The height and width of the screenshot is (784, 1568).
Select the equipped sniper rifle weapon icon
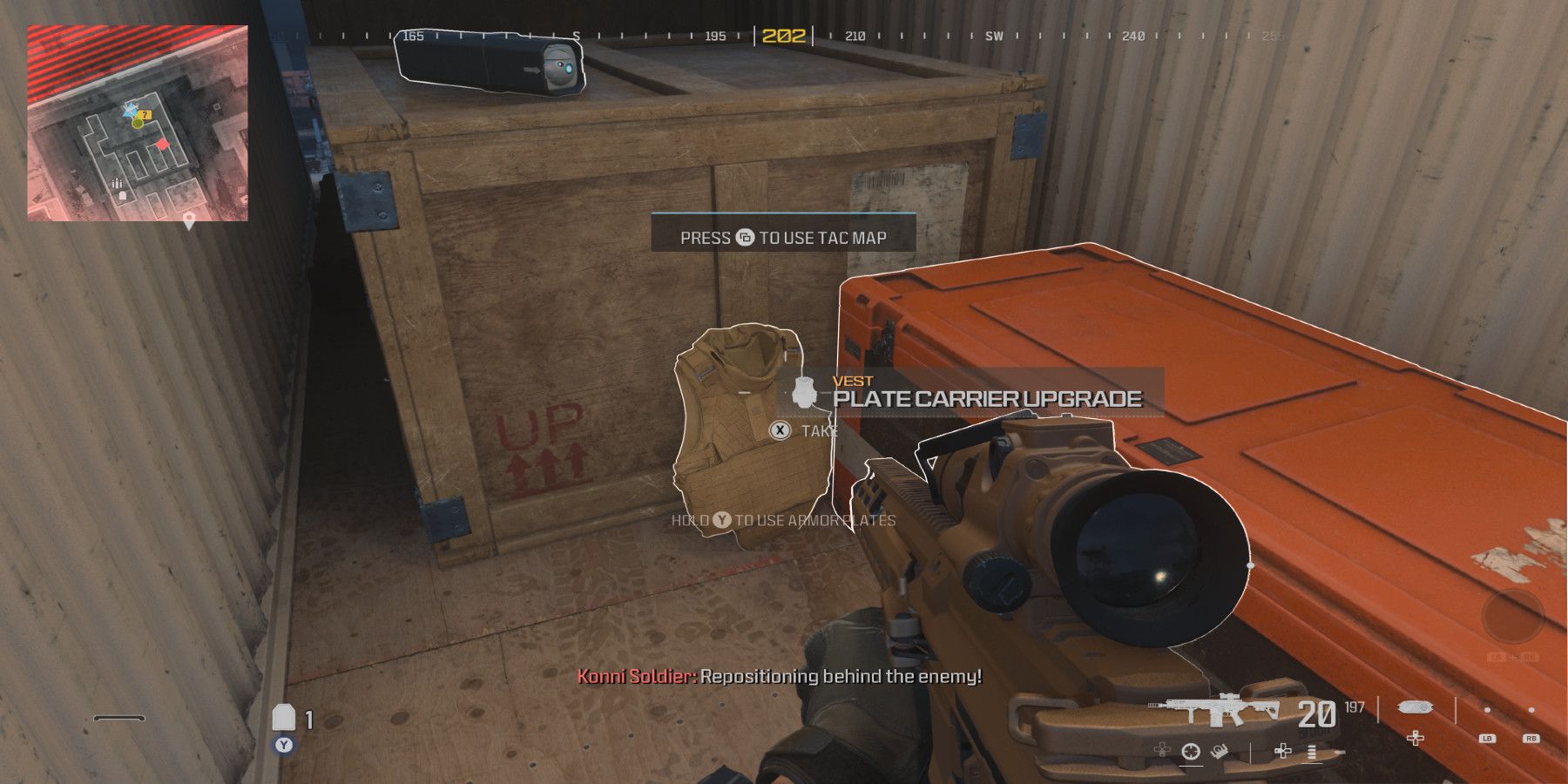pyautogui.click(x=1214, y=709)
